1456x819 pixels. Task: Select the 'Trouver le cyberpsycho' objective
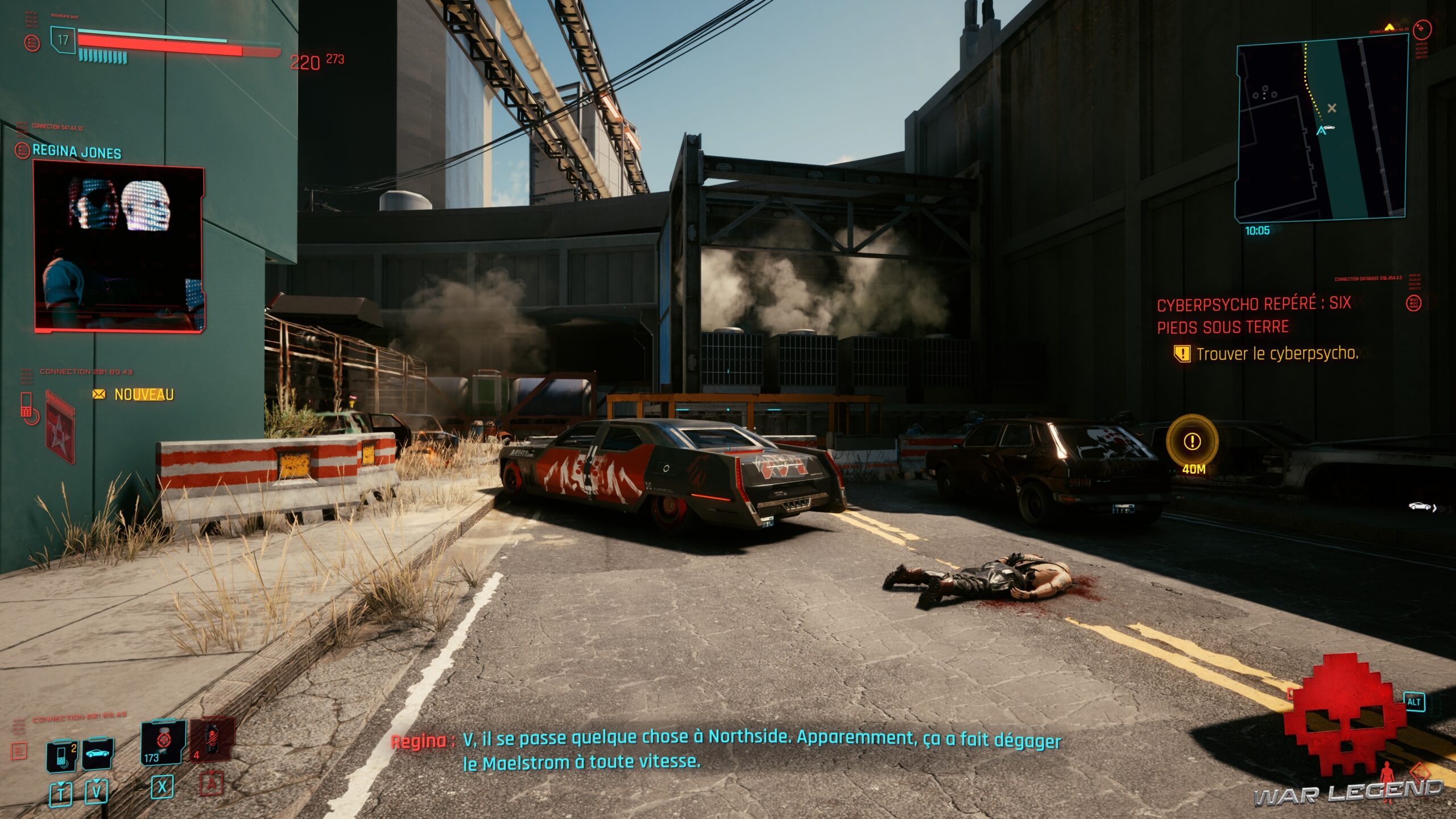[1276, 354]
